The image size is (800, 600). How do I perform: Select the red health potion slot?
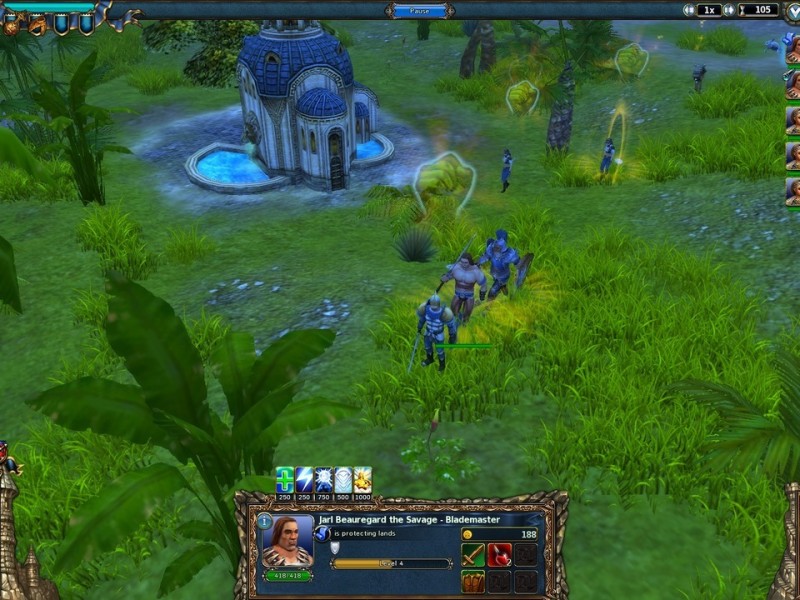pos(499,555)
